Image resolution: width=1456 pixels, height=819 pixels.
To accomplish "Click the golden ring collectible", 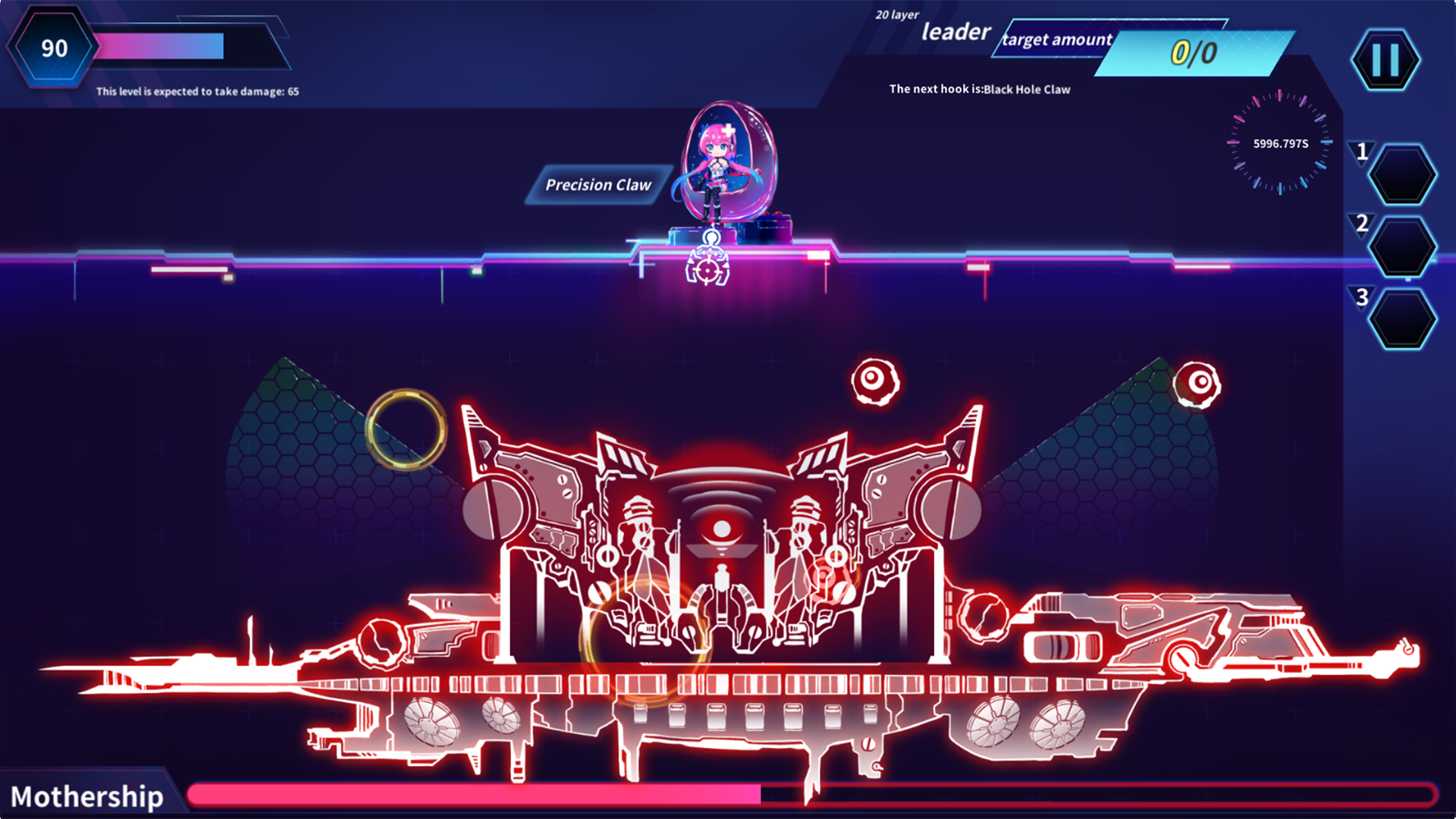I will click(406, 431).
